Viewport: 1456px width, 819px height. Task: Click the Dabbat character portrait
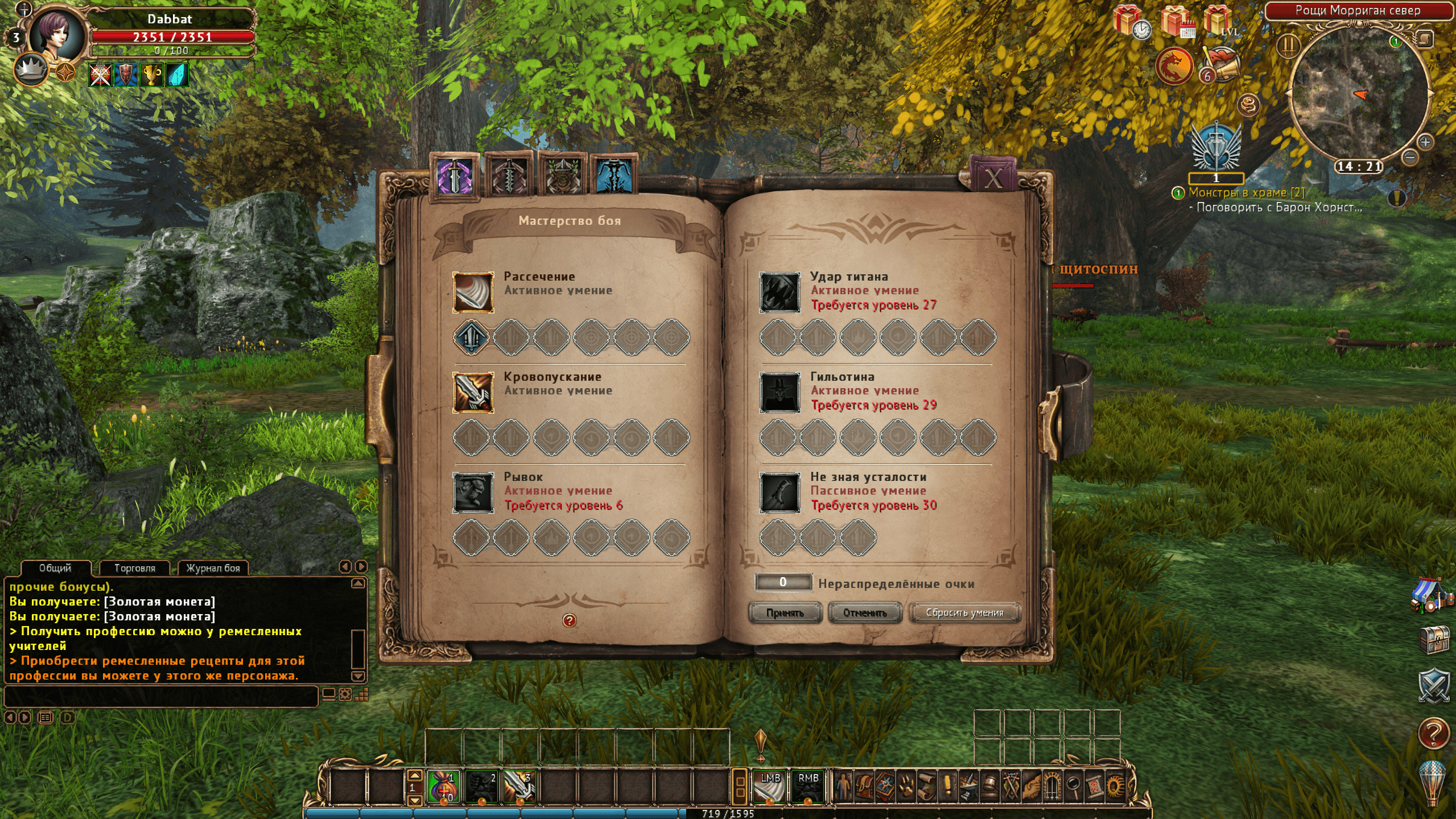(57, 35)
